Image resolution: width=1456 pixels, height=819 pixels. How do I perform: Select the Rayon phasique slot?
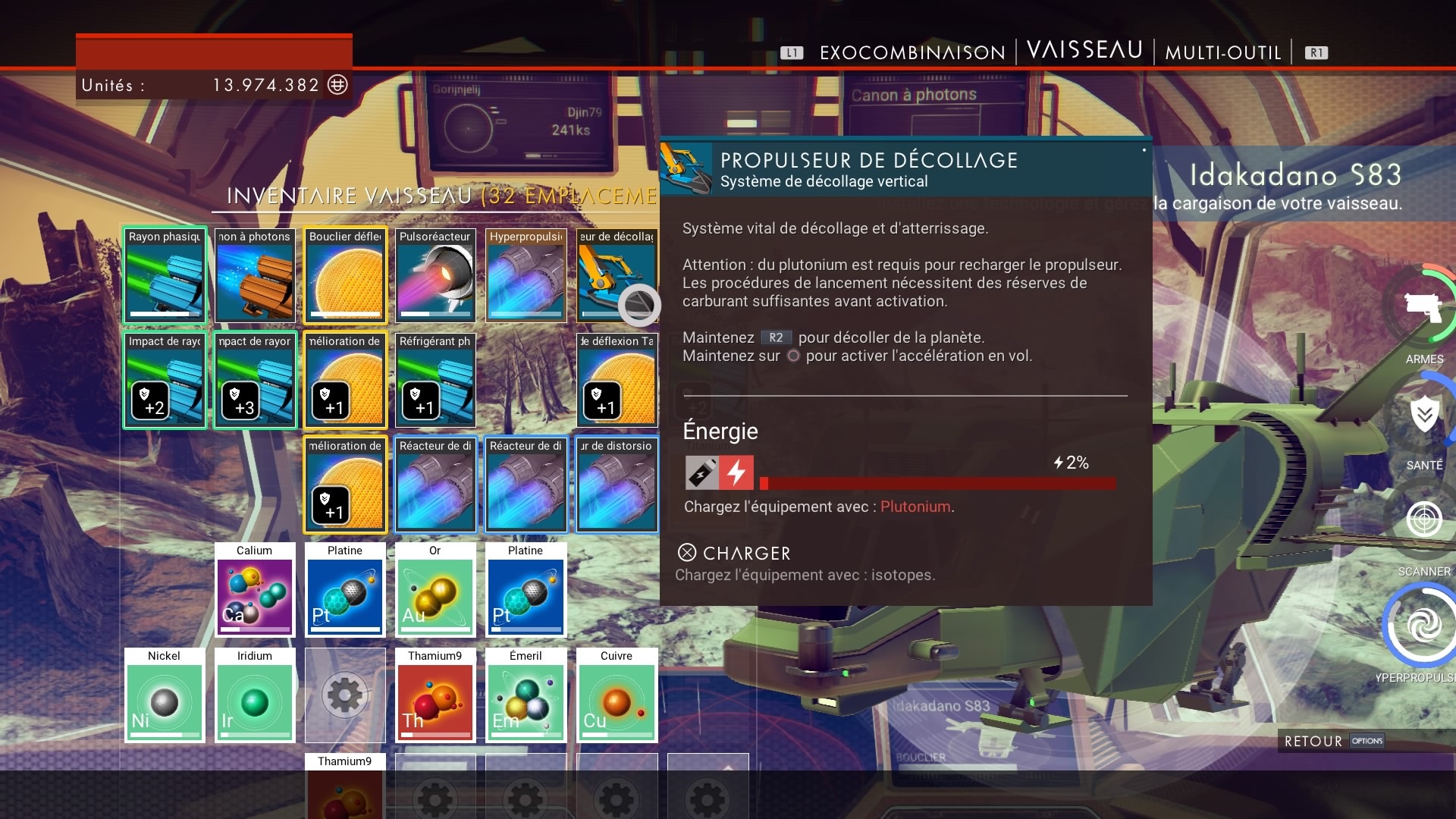pos(165,275)
